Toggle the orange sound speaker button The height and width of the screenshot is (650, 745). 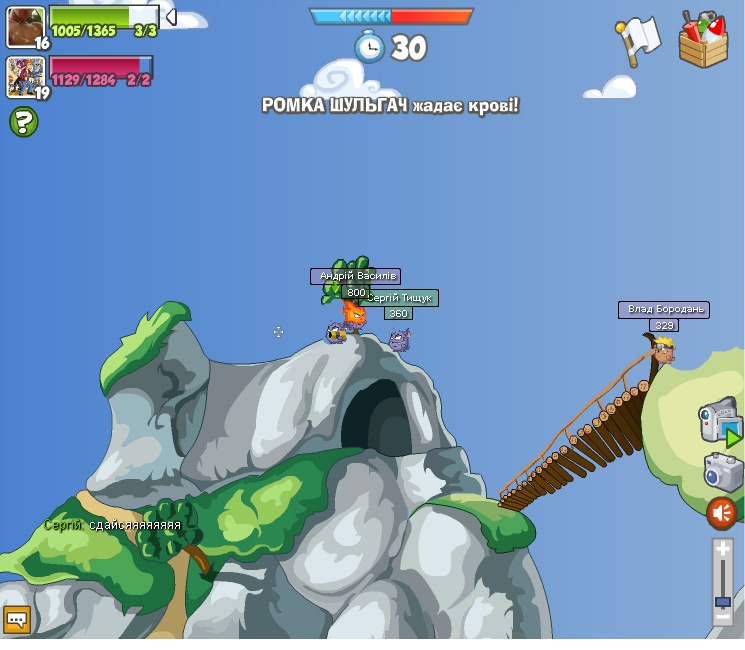(721, 514)
